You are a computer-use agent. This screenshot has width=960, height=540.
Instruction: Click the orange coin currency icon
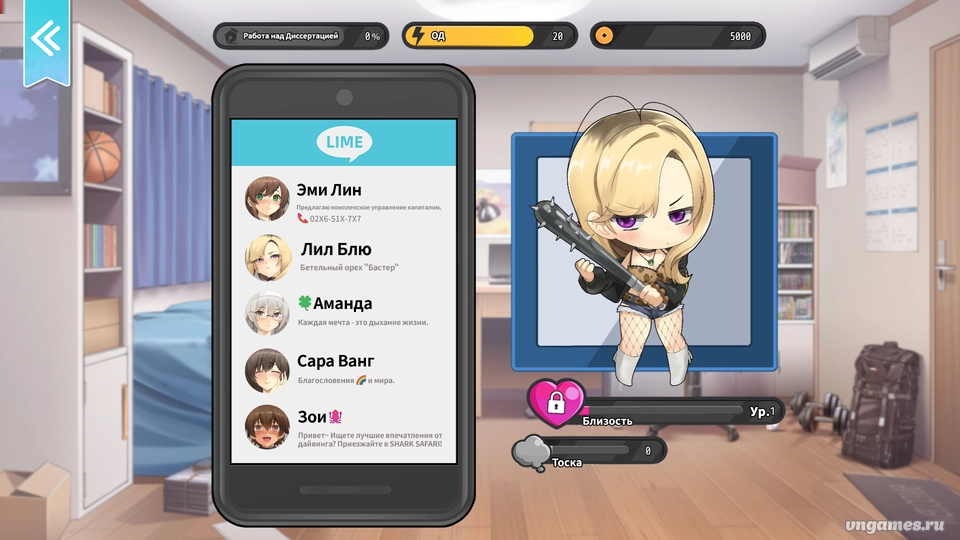[x=603, y=36]
